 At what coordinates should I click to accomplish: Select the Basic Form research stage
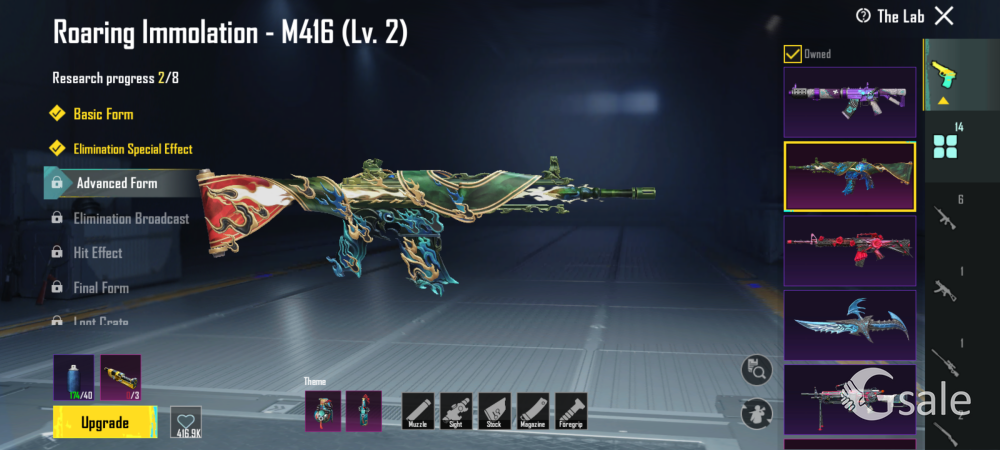point(103,114)
